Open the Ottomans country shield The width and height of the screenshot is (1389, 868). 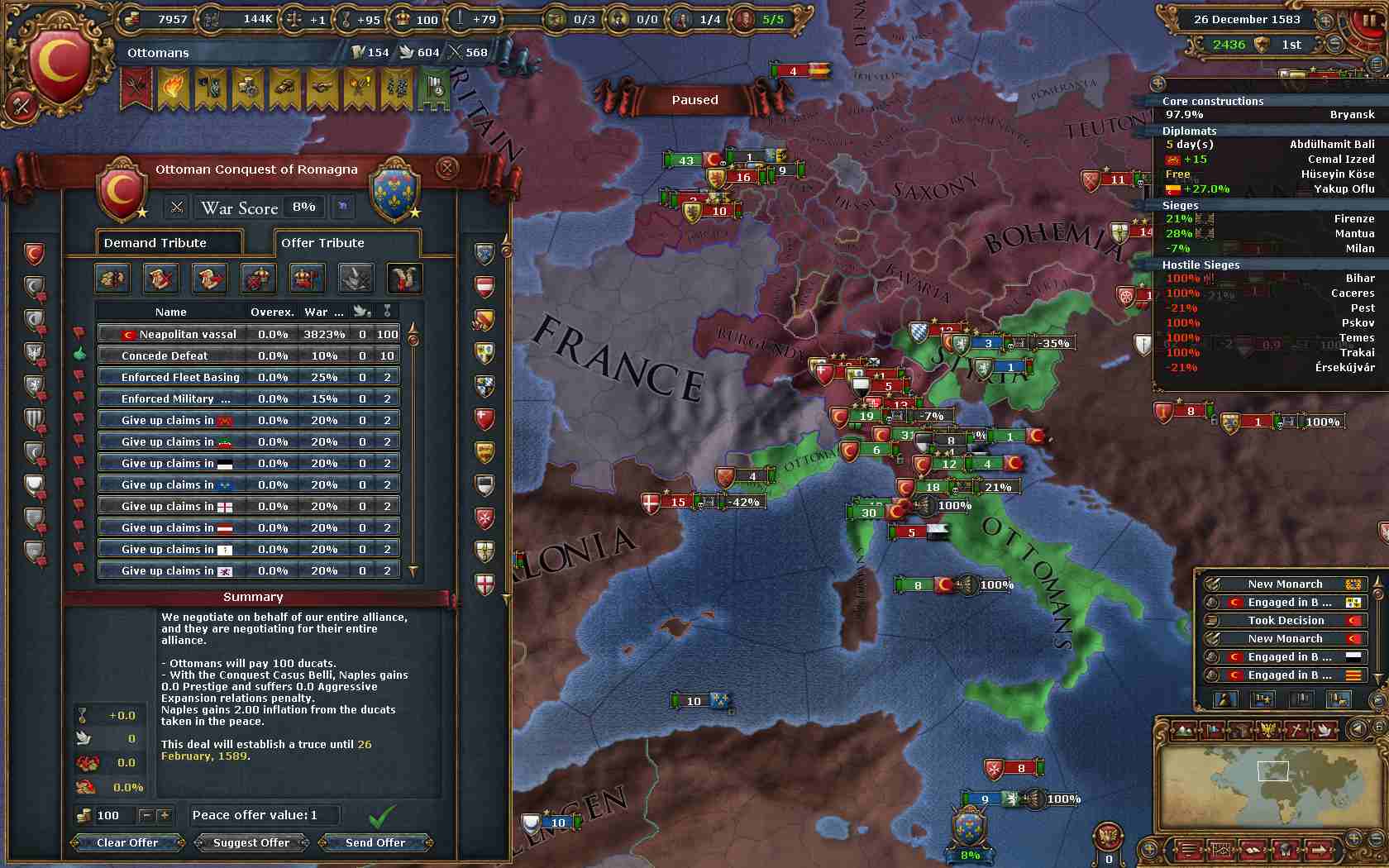pos(59,68)
